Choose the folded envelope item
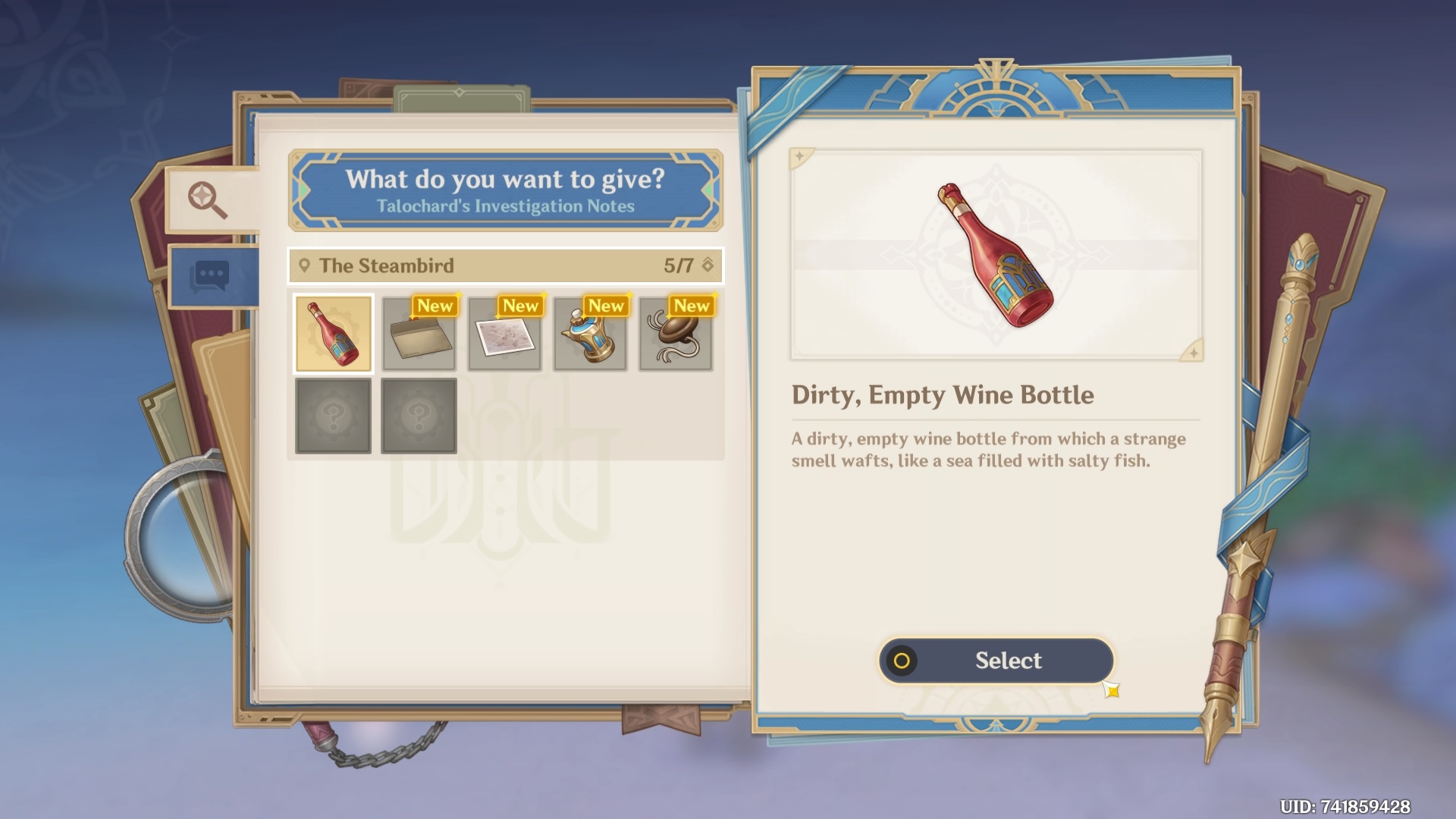 point(419,334)
